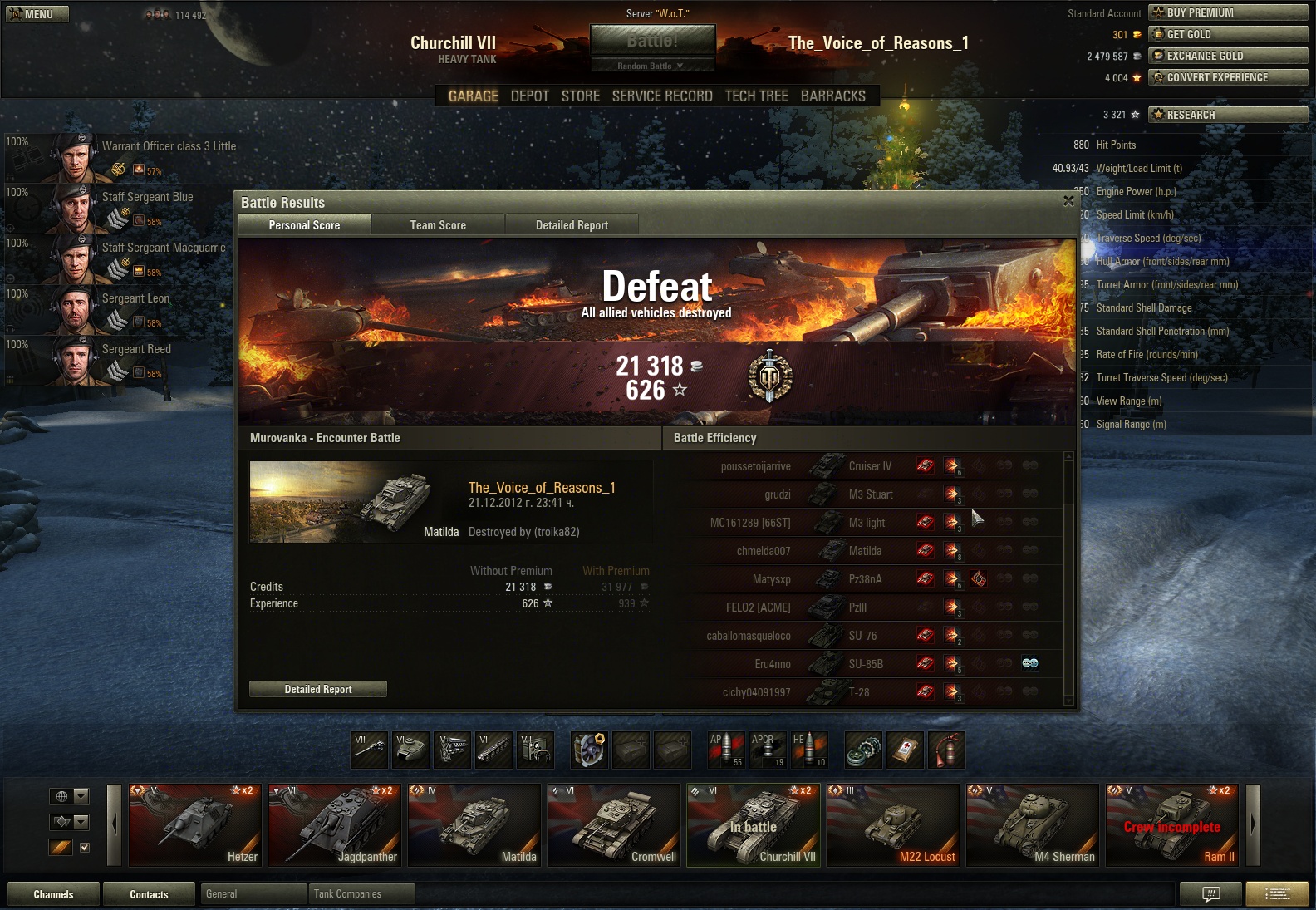Go to the STORE
Viewport: 1316px width, 910px height.
coord(580,96)
